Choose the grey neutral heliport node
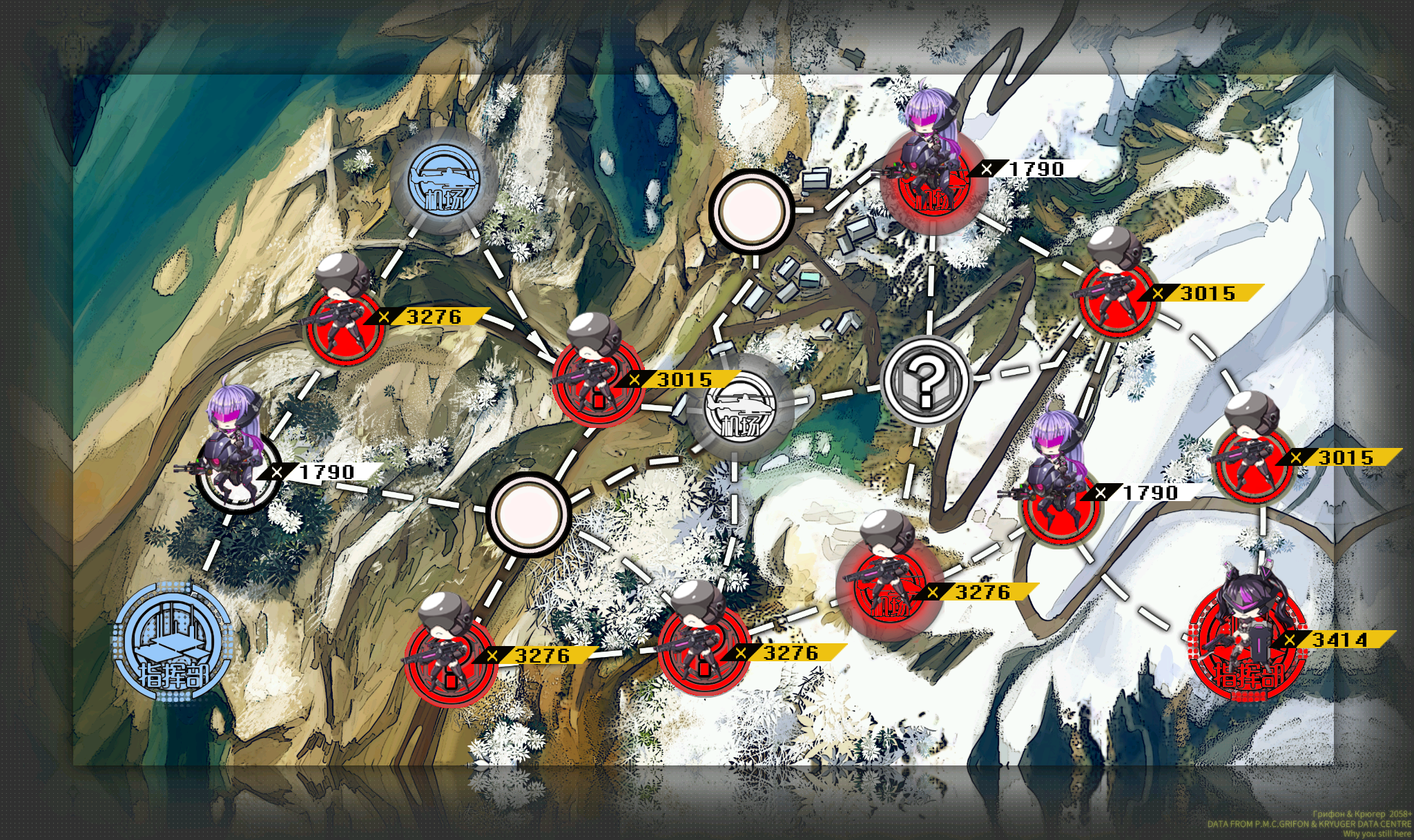Viewport: 1414px width, 840px height. coord(740,409)
